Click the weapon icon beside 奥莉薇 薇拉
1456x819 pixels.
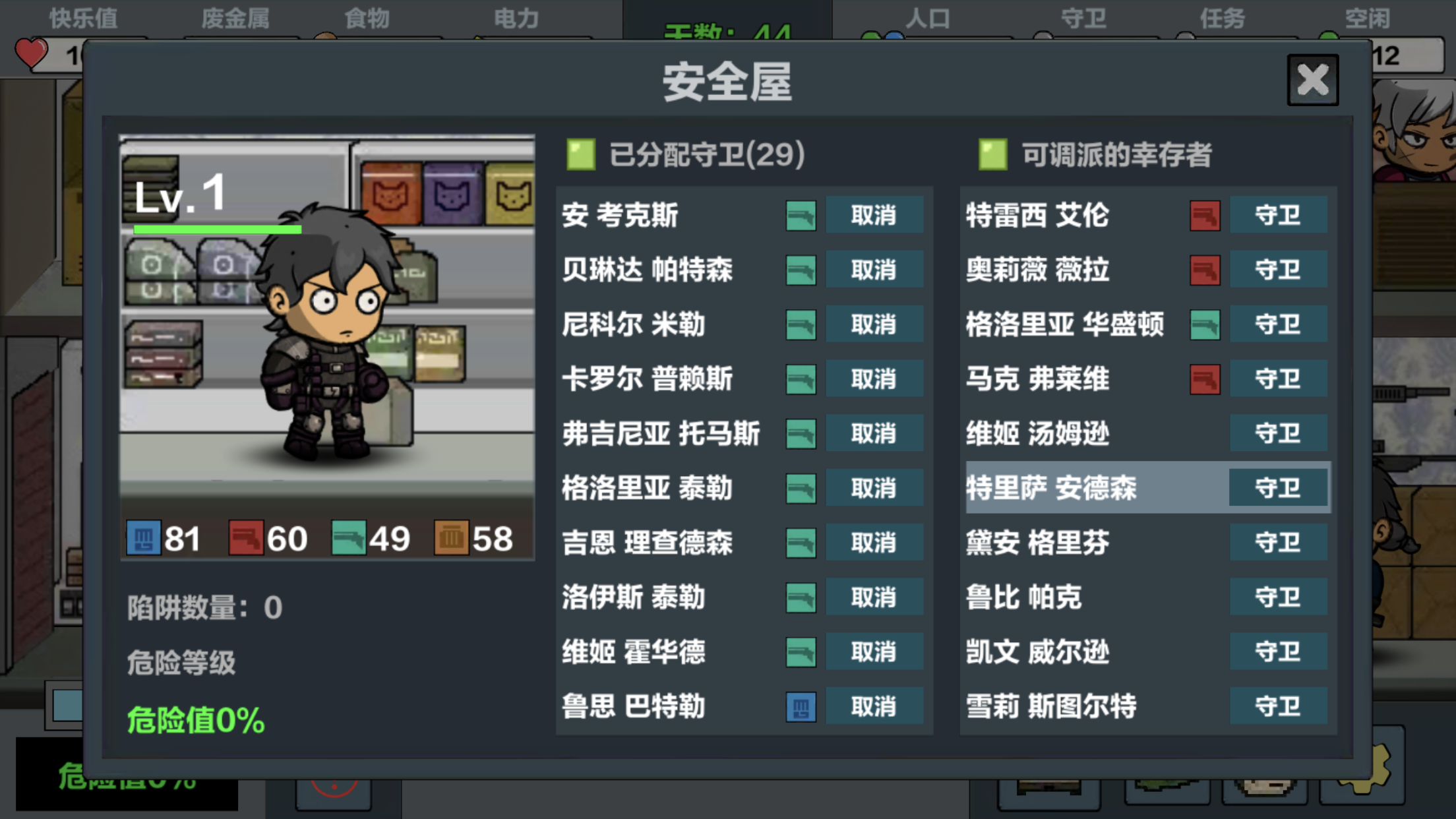pyautogui.click(x=1204, y=270)
